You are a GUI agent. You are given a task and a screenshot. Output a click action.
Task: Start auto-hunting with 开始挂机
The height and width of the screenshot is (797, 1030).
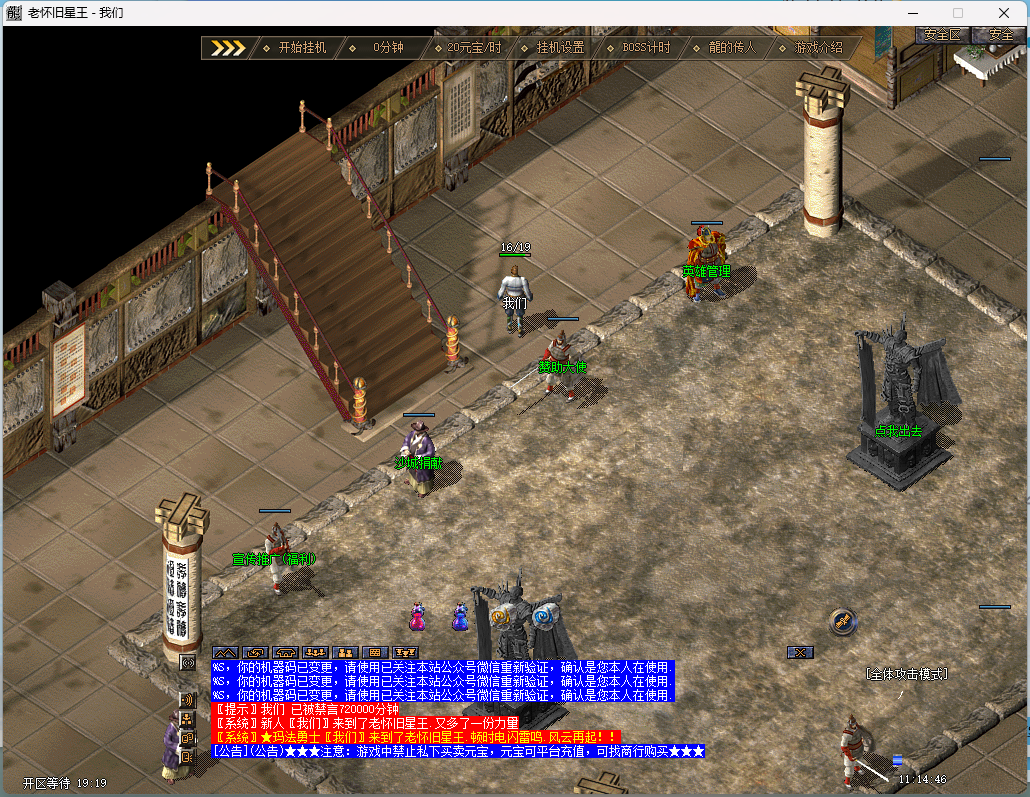point(302,48)
